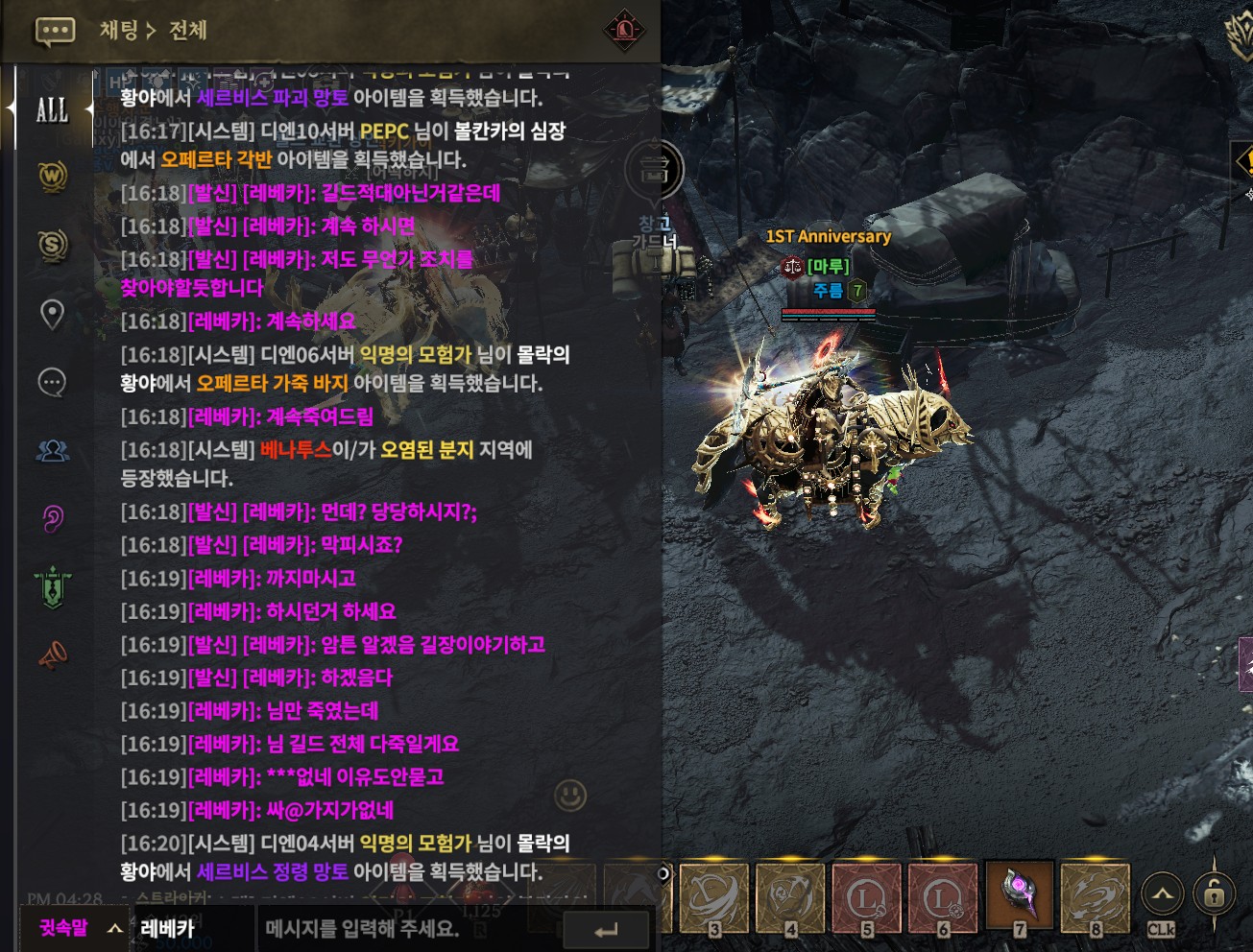
Task: Send the message with the enter button
Action: (x=606, y=930)
